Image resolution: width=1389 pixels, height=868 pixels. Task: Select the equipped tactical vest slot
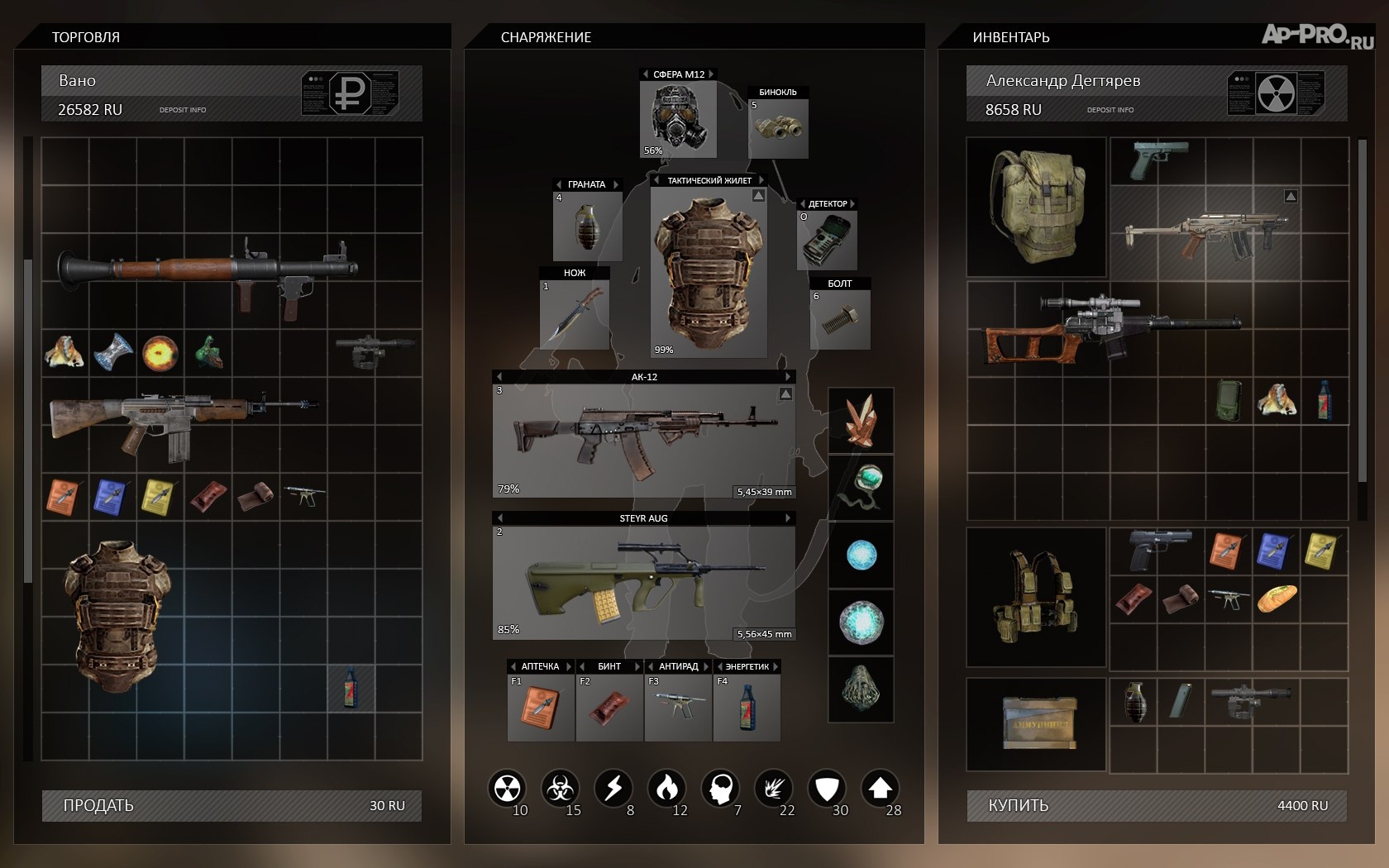(x=709, y=273)
